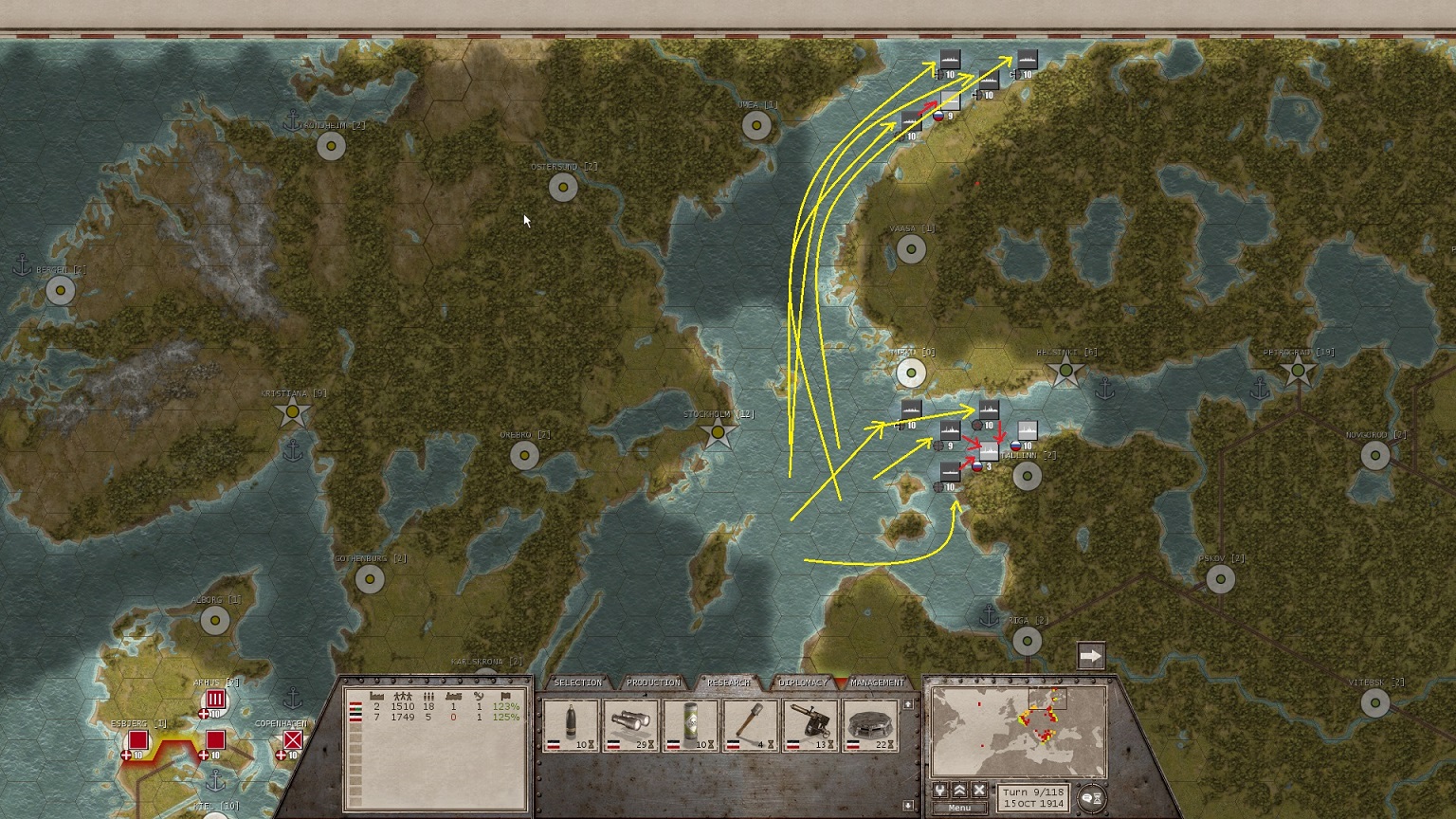
Task: Click the white arrow next-unit button
Action: (x=1091, y=655)
